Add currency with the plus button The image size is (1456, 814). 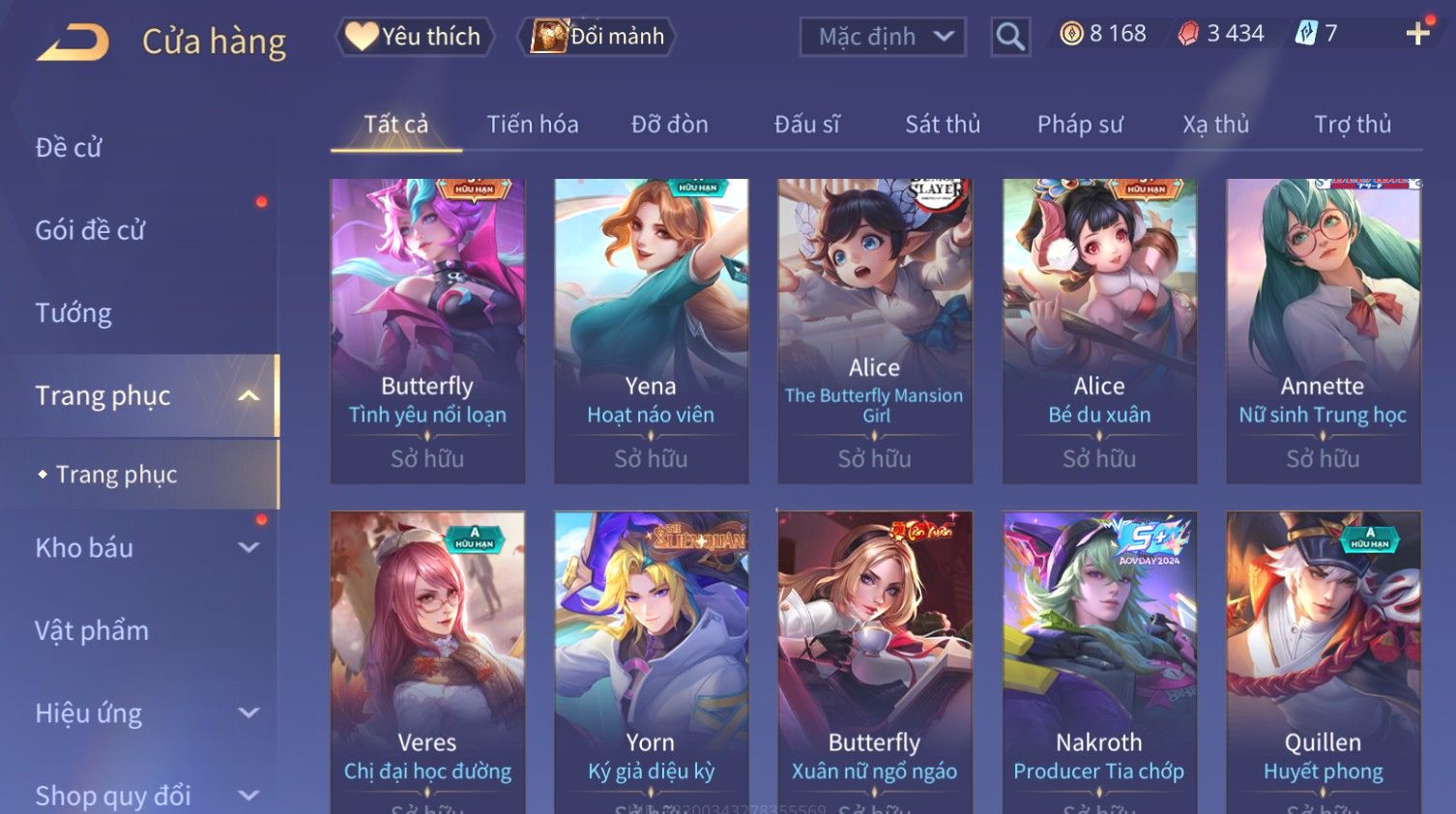point(1417,34)
